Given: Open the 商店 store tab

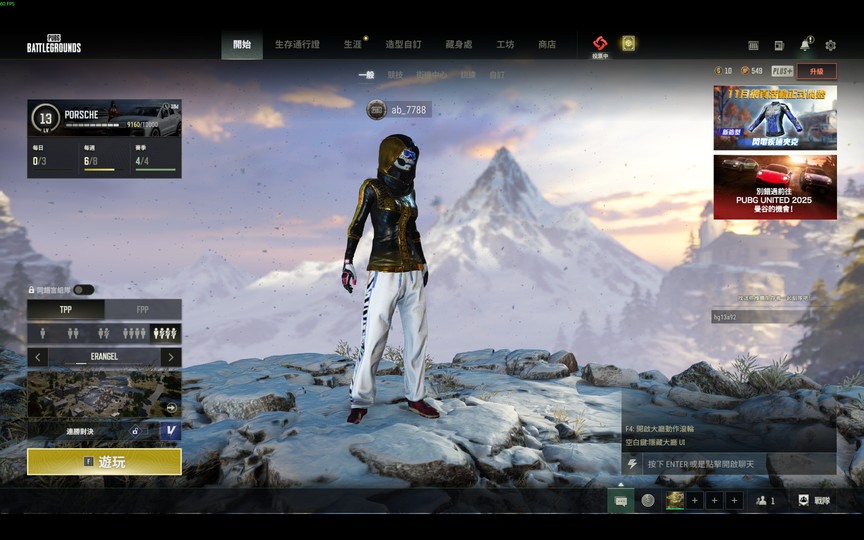Looking at the screenshot, I should coord(547,45).
